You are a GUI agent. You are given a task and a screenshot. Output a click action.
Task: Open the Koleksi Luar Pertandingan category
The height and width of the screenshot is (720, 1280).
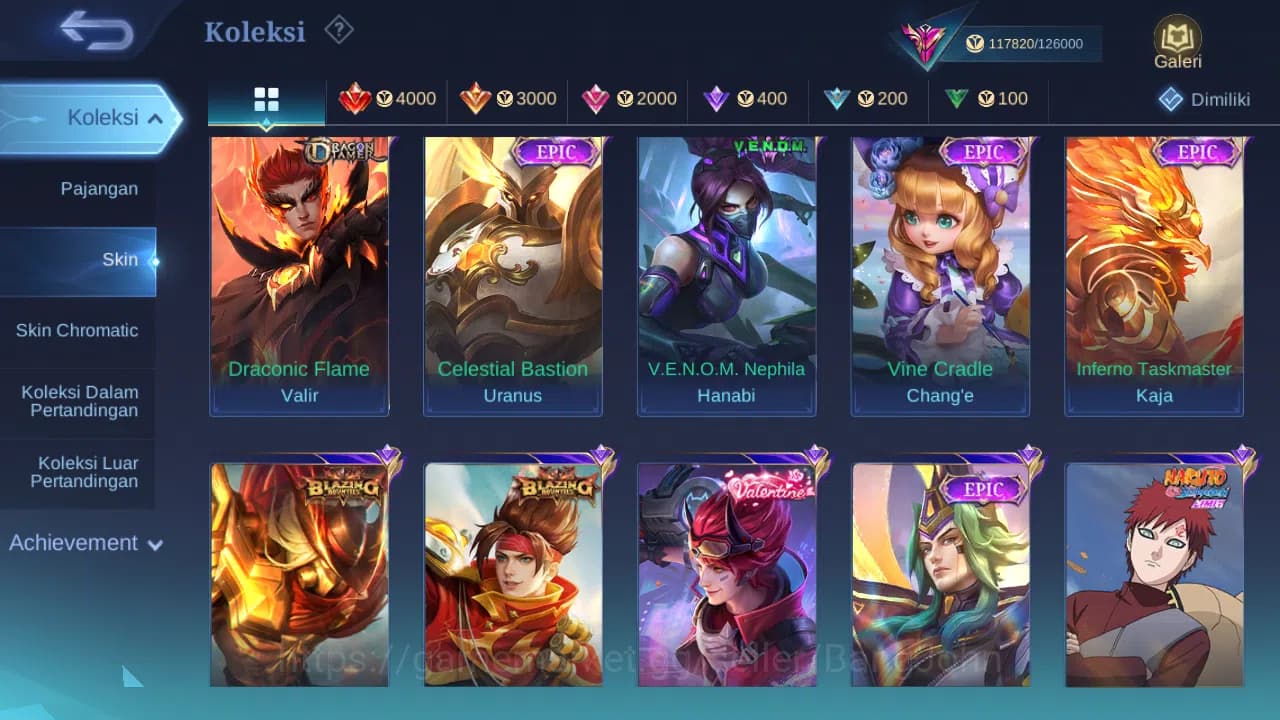coord(79,472)
